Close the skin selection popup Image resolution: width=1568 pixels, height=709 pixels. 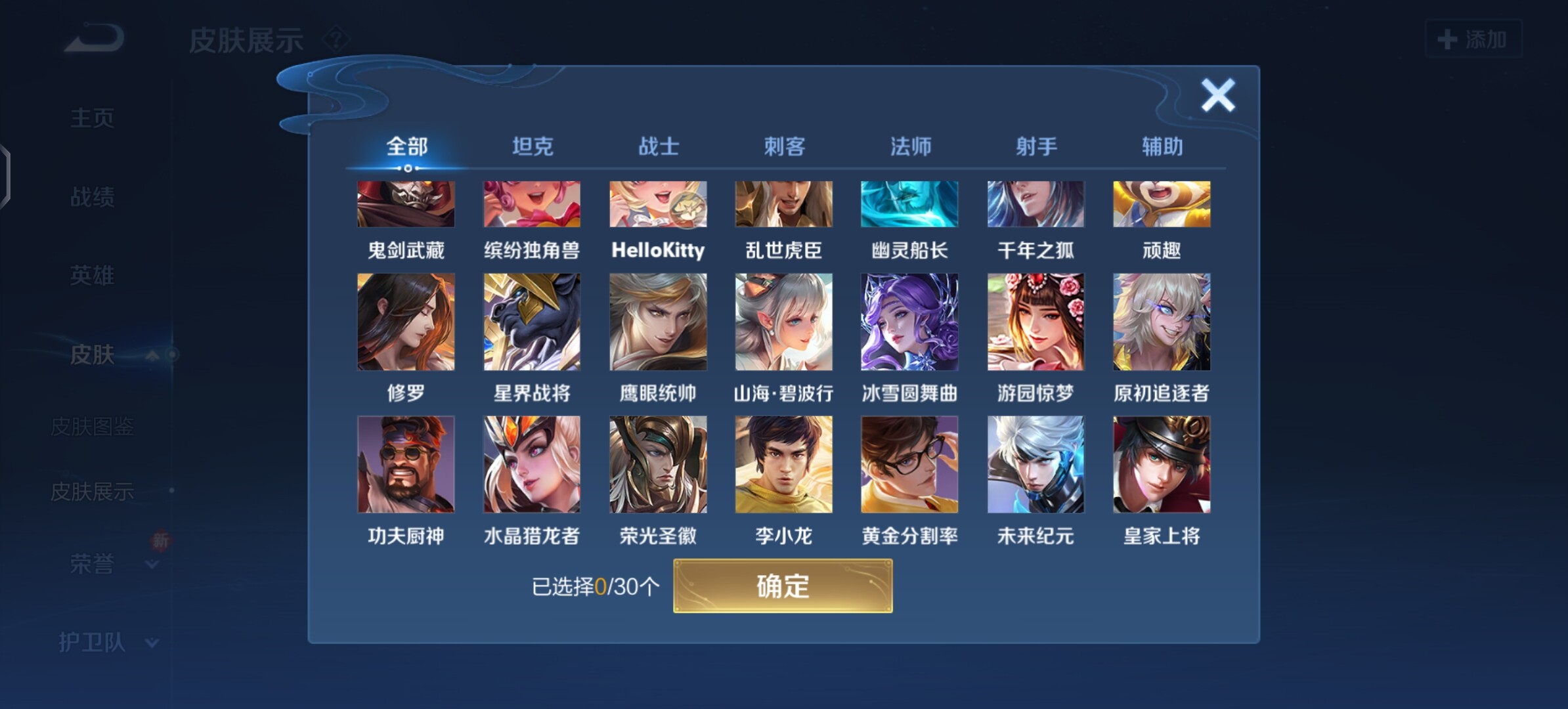[x=1218, y=96]
